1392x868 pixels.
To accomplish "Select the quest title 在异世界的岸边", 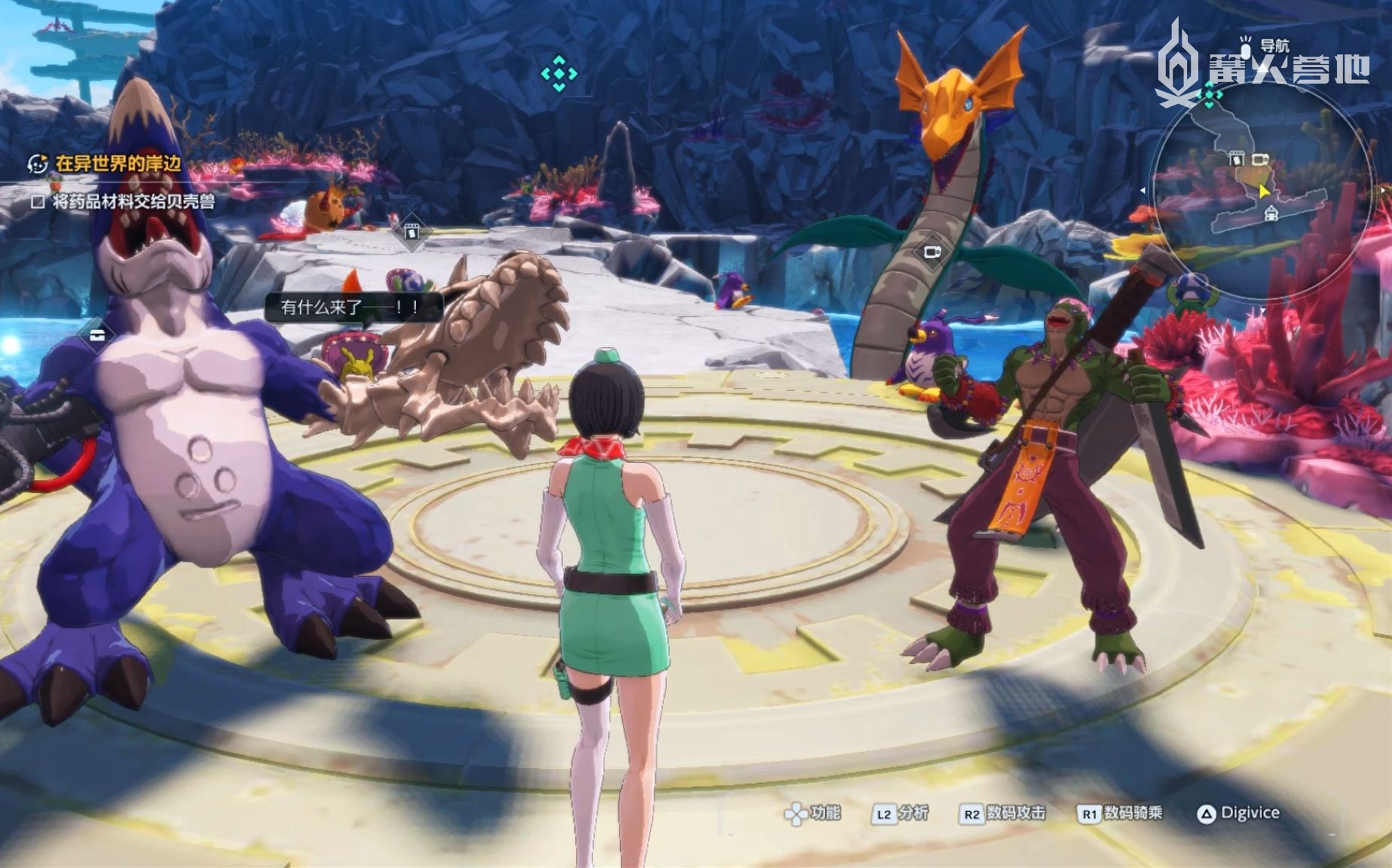I will point(118,164).
